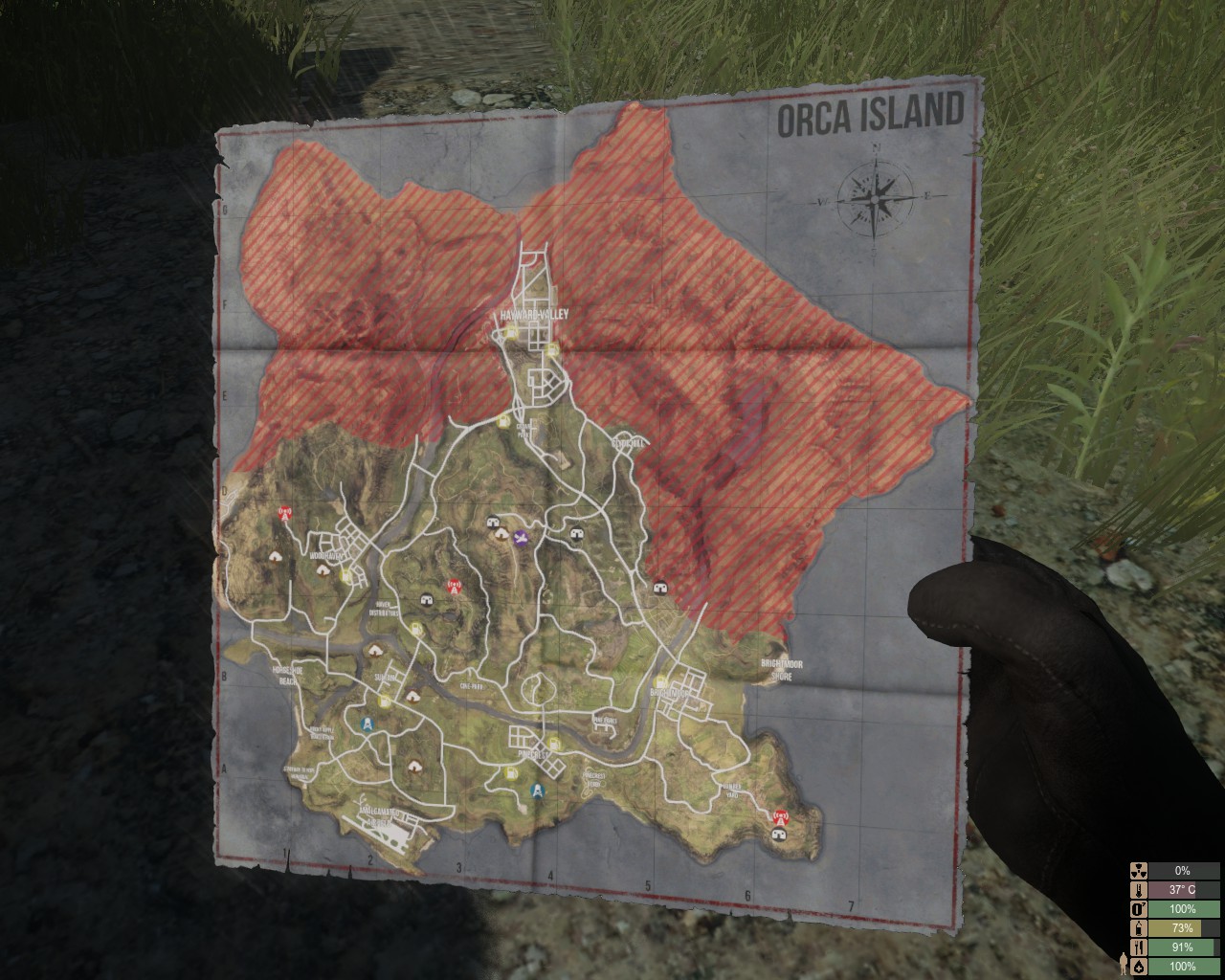Click the red radio tower icon northwest of Woodraven

283,514
